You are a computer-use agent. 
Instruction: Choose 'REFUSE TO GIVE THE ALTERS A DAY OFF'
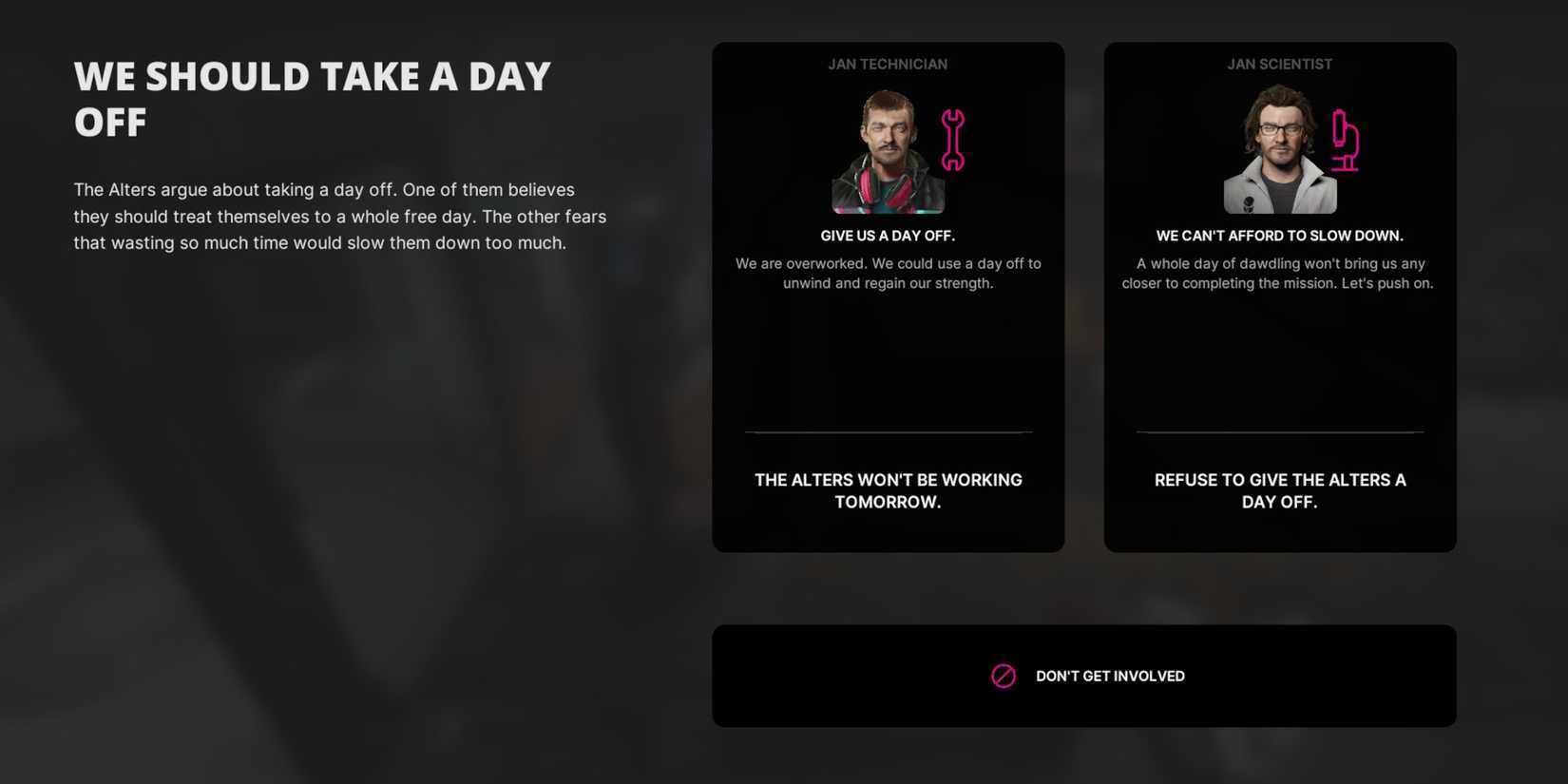coord(1279,490)
